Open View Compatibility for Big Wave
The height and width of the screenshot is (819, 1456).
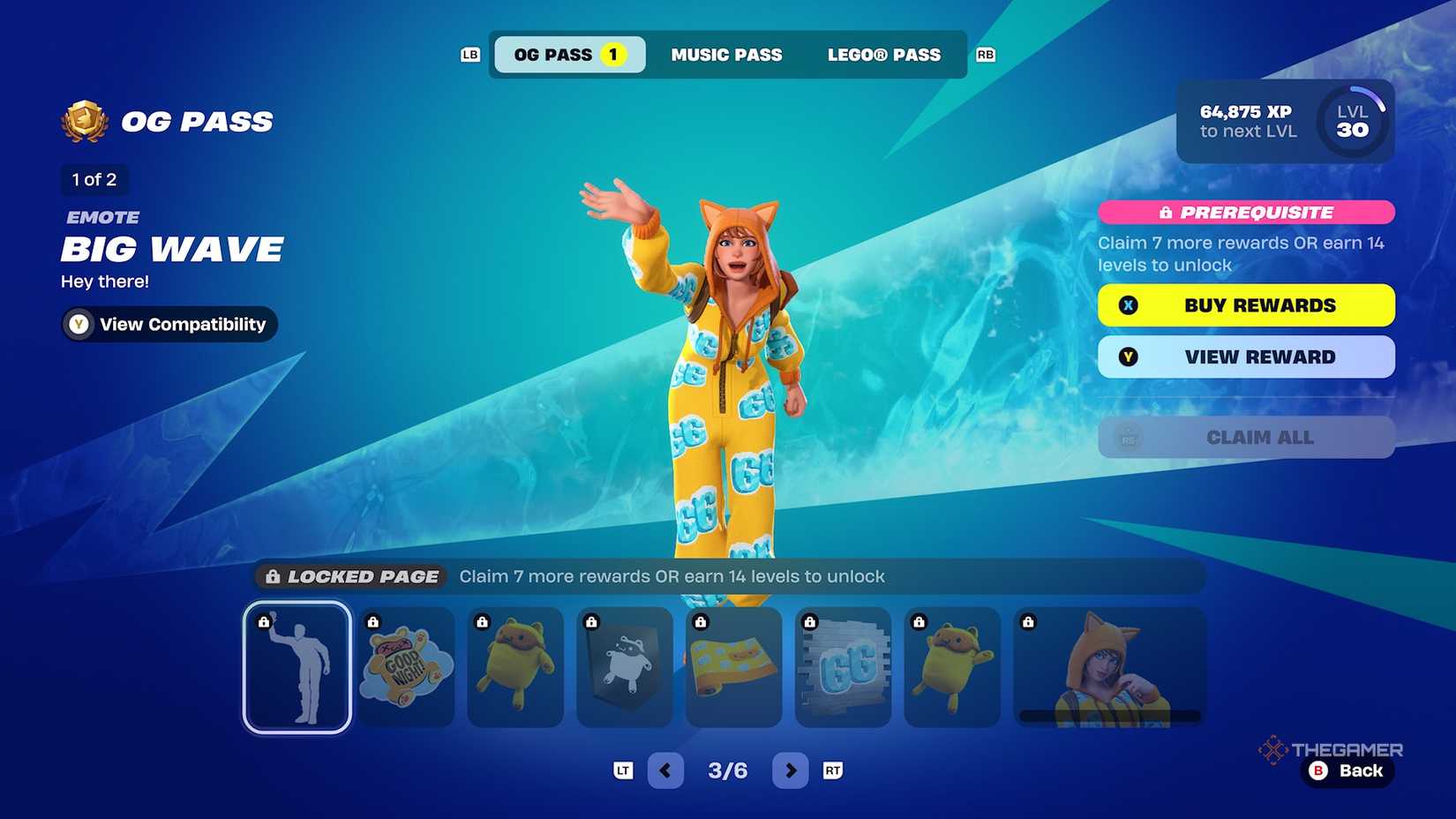click(169, 324)
